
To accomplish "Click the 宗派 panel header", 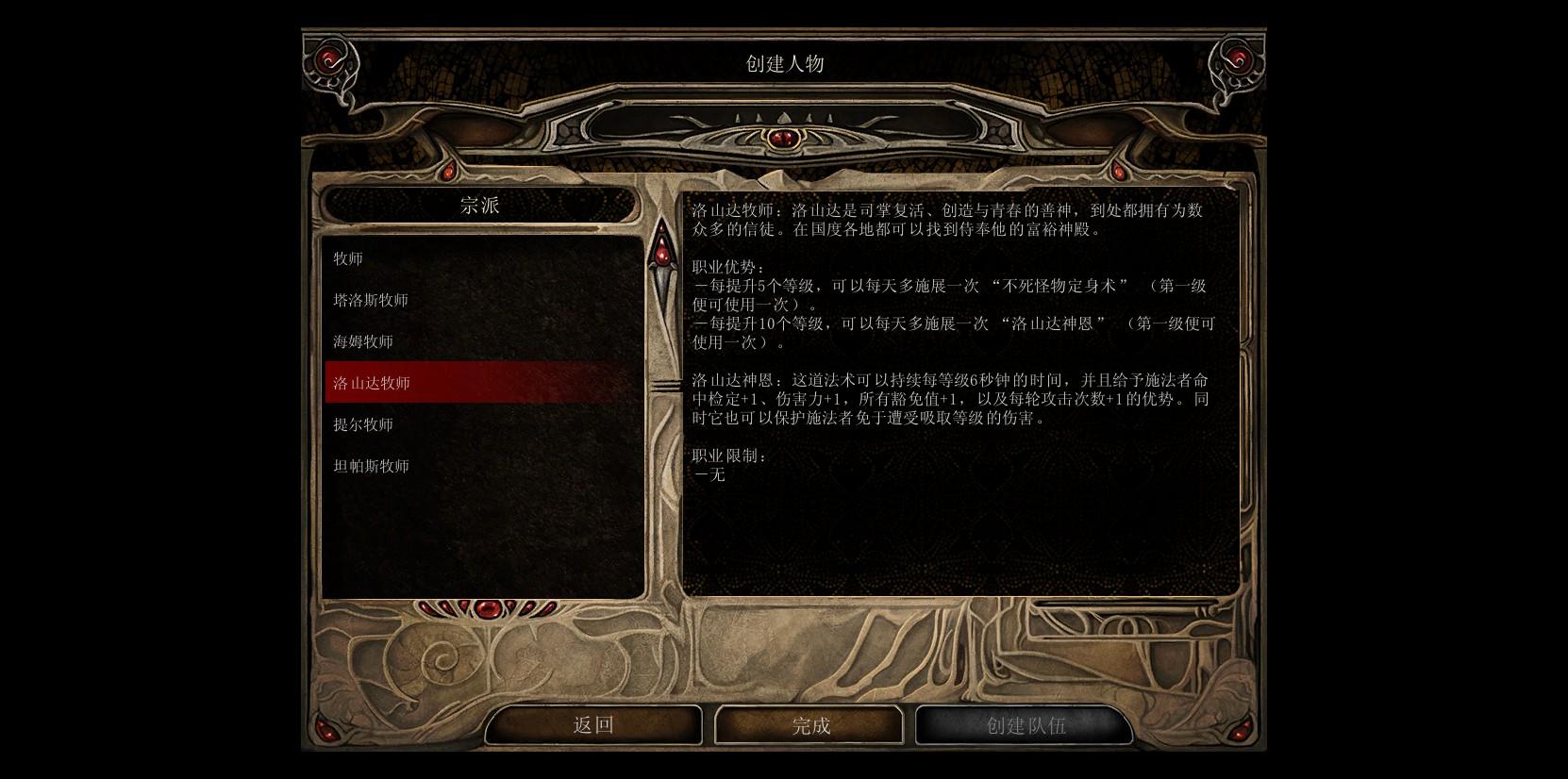I will click(x=481, y=206).
